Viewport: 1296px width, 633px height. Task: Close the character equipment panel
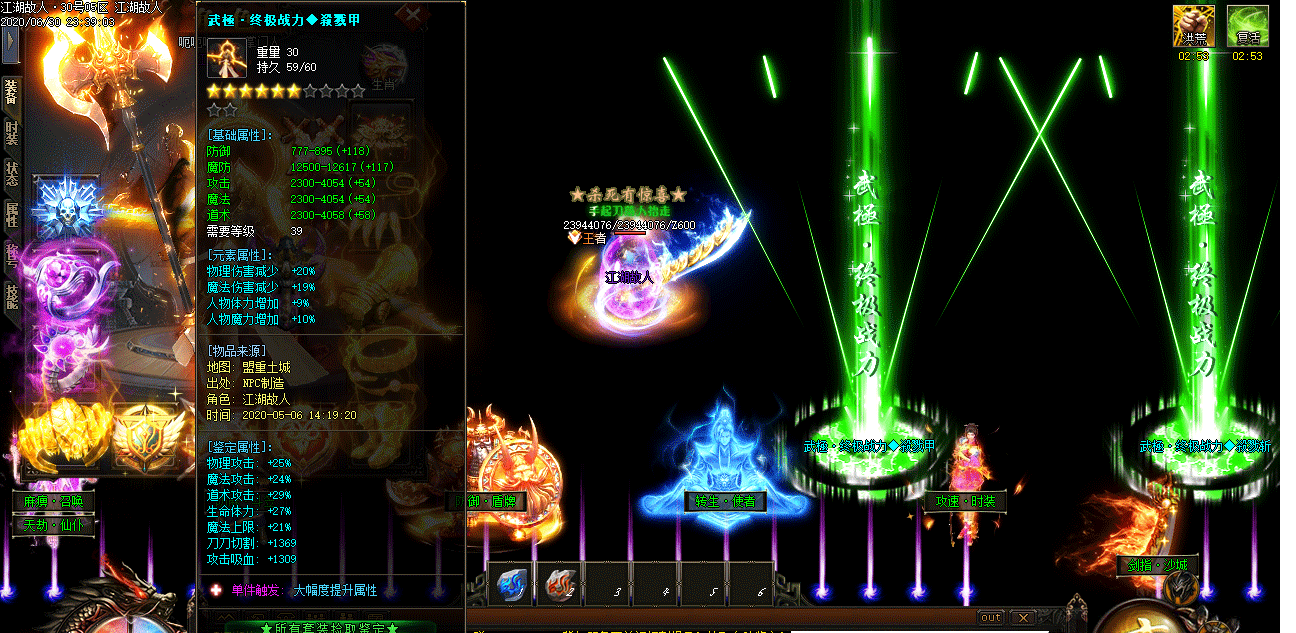[411, 14]
